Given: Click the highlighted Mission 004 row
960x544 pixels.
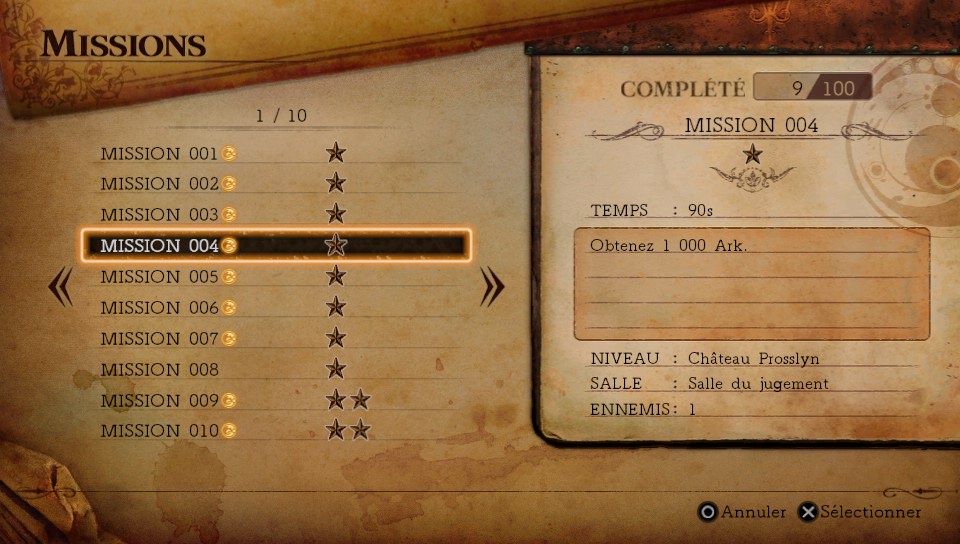Looking at the screenshot, I should tap(275, 245).
